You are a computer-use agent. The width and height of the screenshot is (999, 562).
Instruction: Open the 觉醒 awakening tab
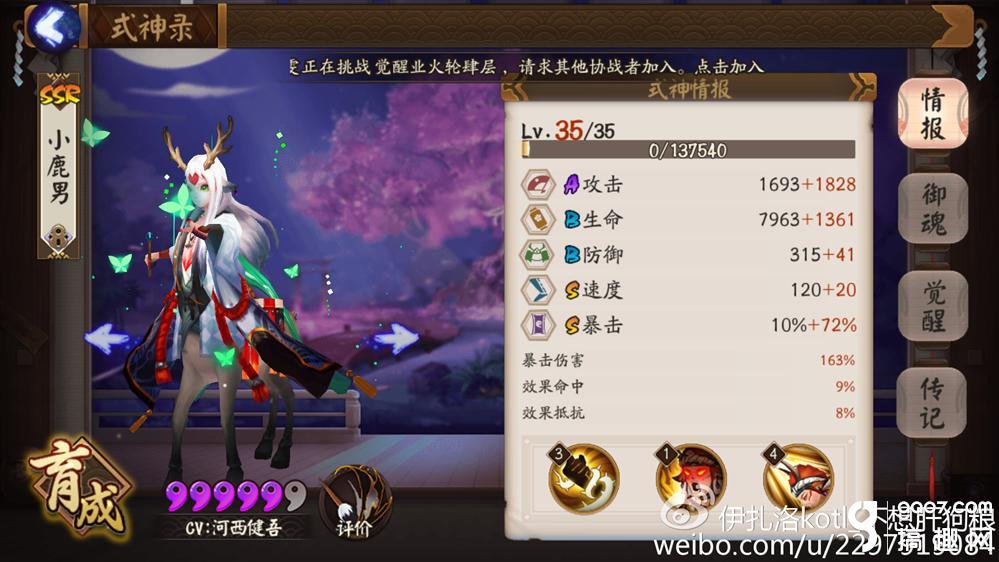coord(931,305)
